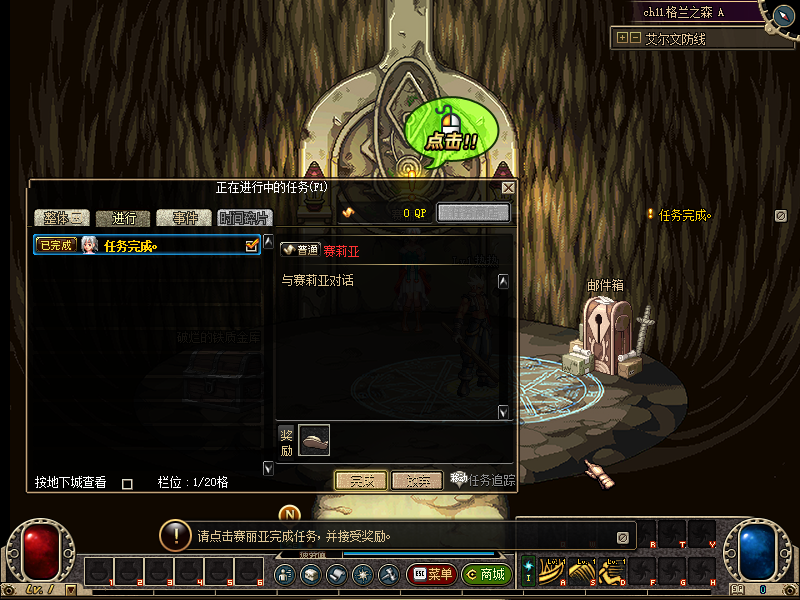Click the green 点击!! speech bubble
This screenshot has width=800, height=600.
point(445,128)
